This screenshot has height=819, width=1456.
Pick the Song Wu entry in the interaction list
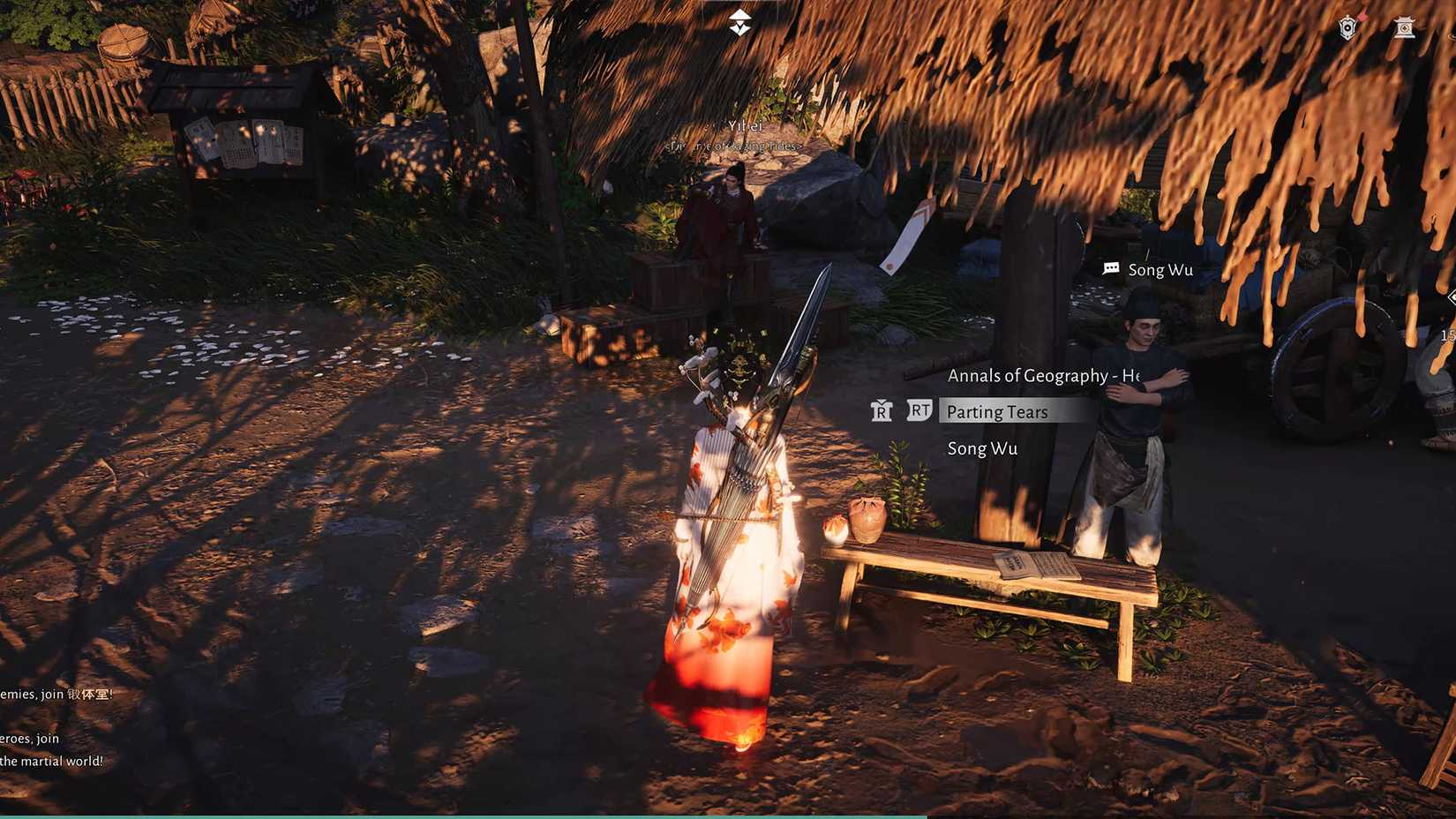982,448
